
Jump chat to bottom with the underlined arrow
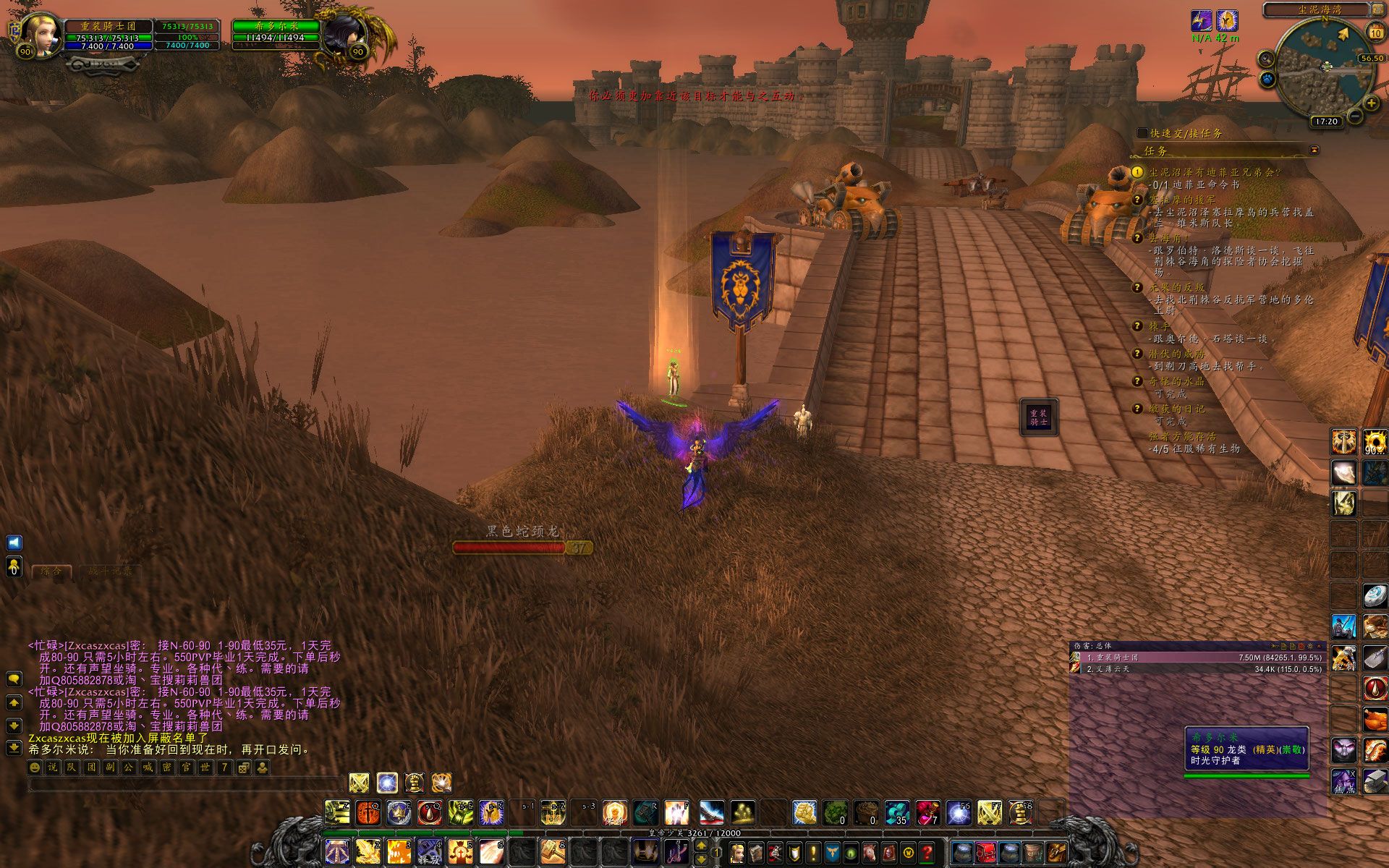tap(14, 747)
